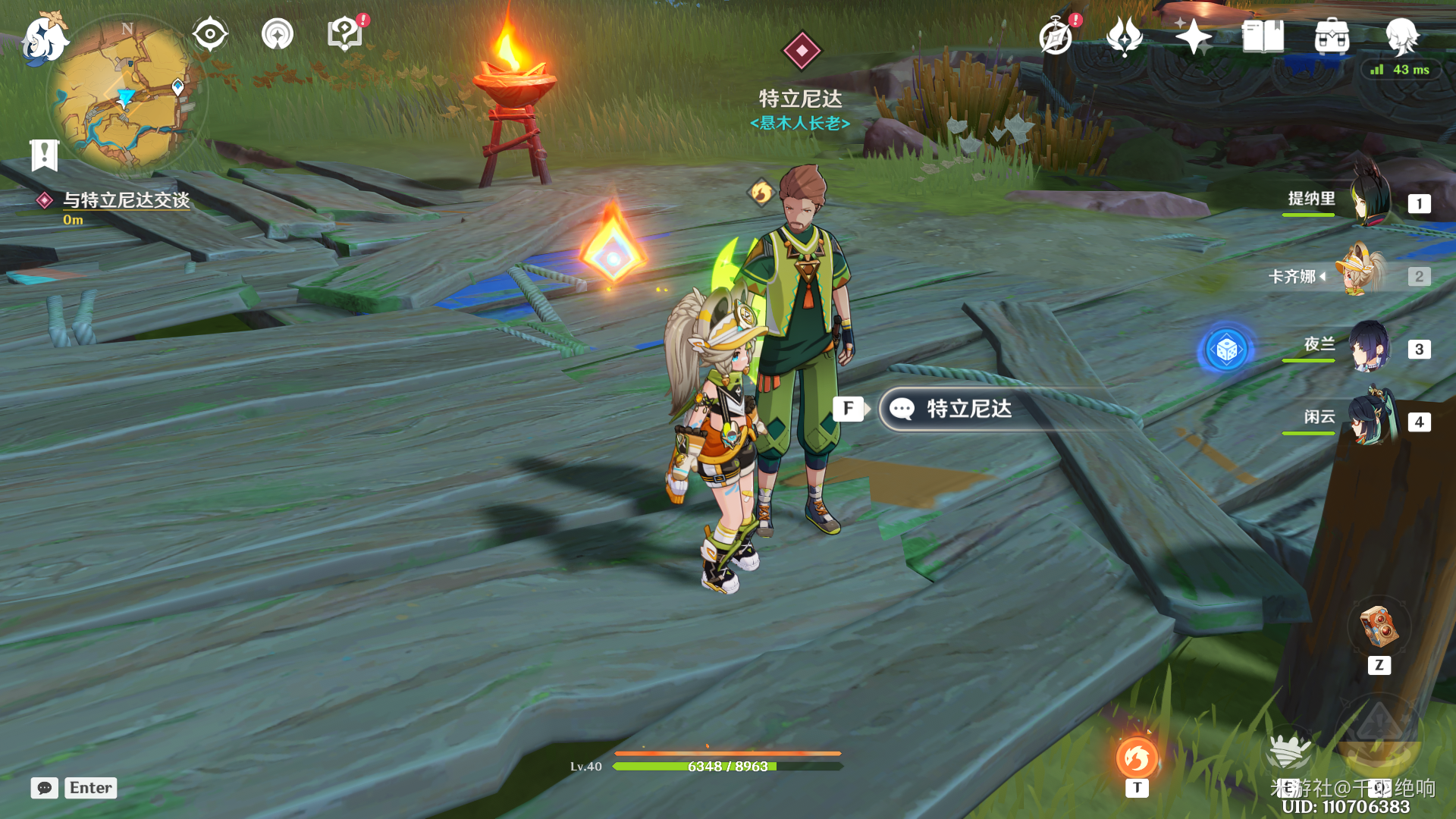Open the backpack inventory
The height and width of the screenshot is (819, 1456).
click(1332, 36)
